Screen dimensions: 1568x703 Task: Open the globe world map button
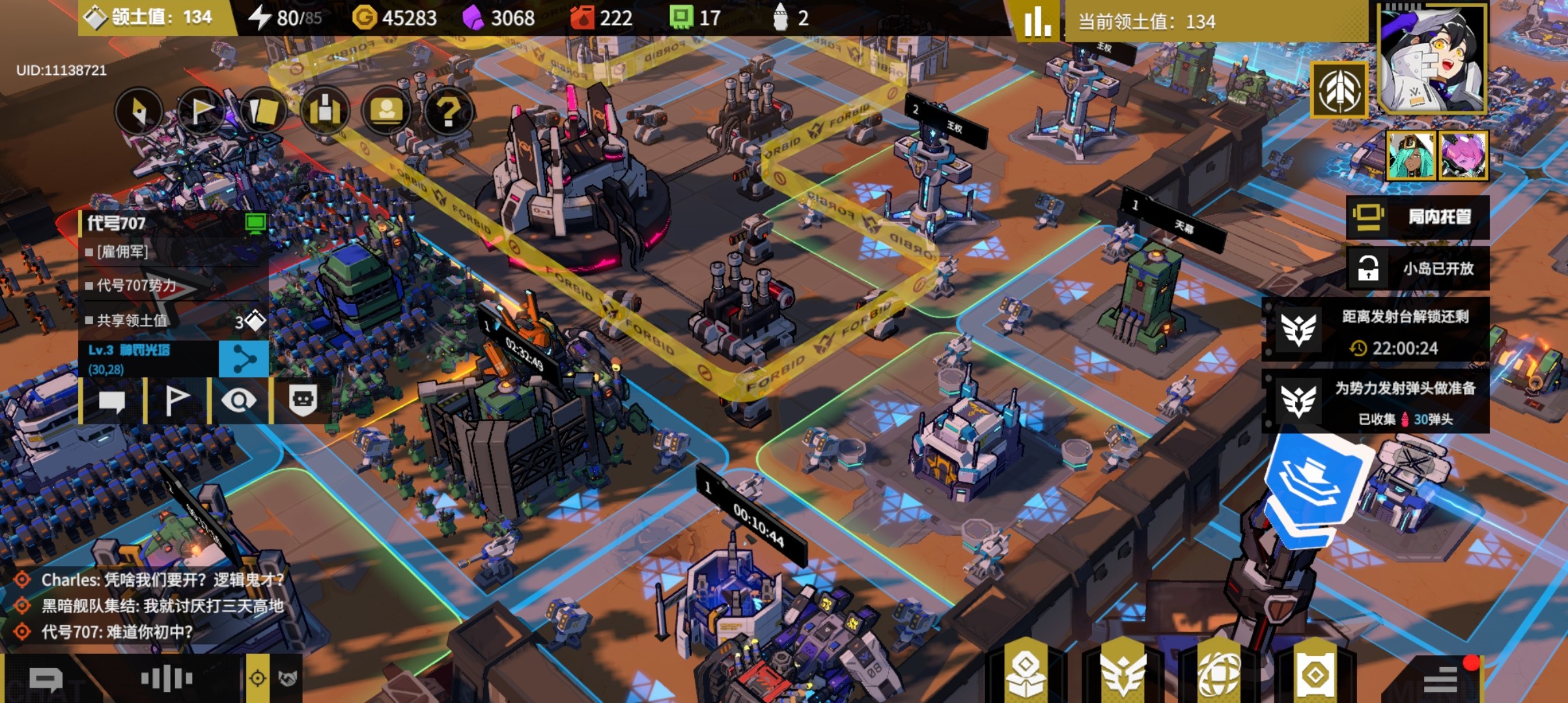tap(1220, 674)
